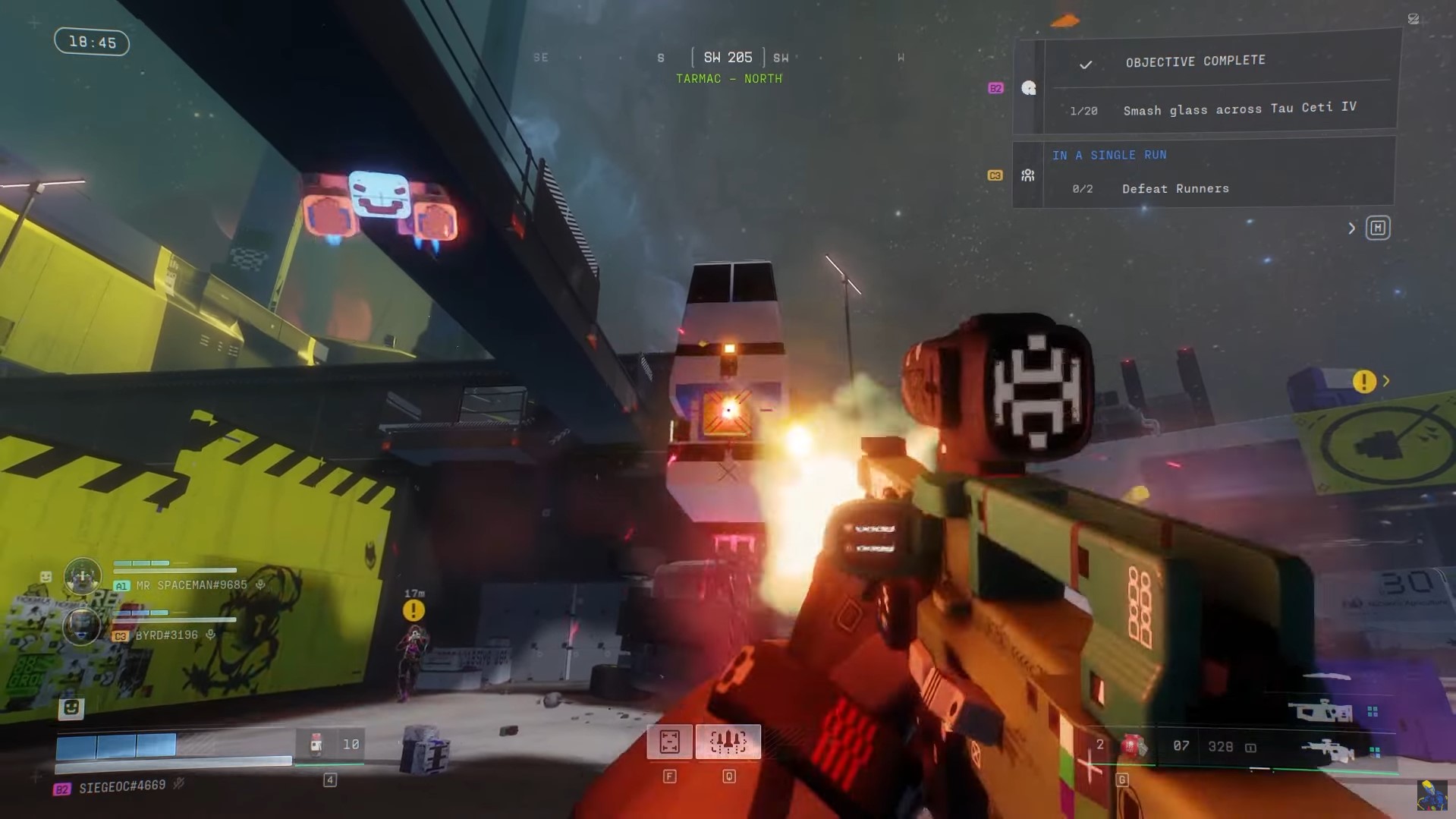Click the compass heading SW 205
Screen dimensions: 1456x819
728,58
